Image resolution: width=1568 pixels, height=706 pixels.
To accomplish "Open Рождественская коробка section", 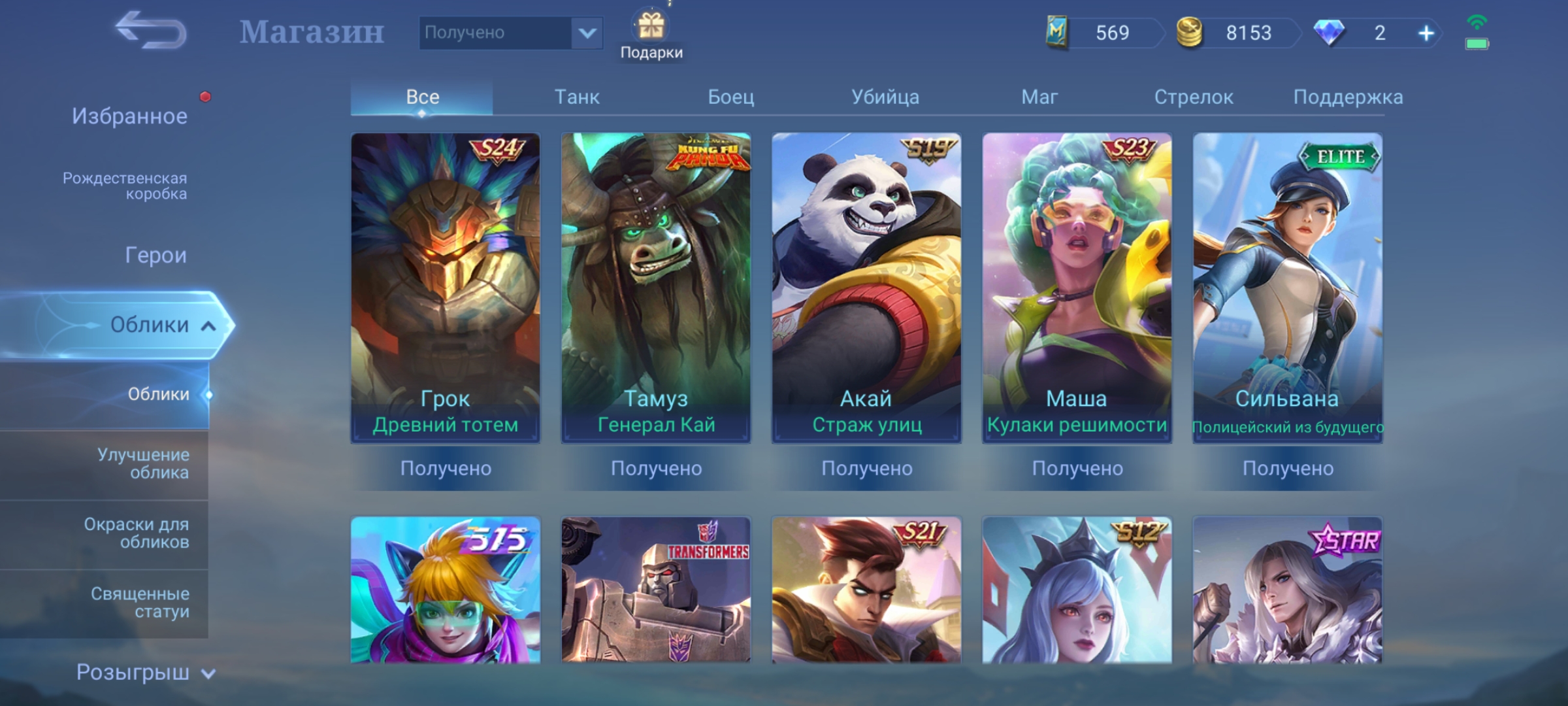I will [x=125, y=186].
